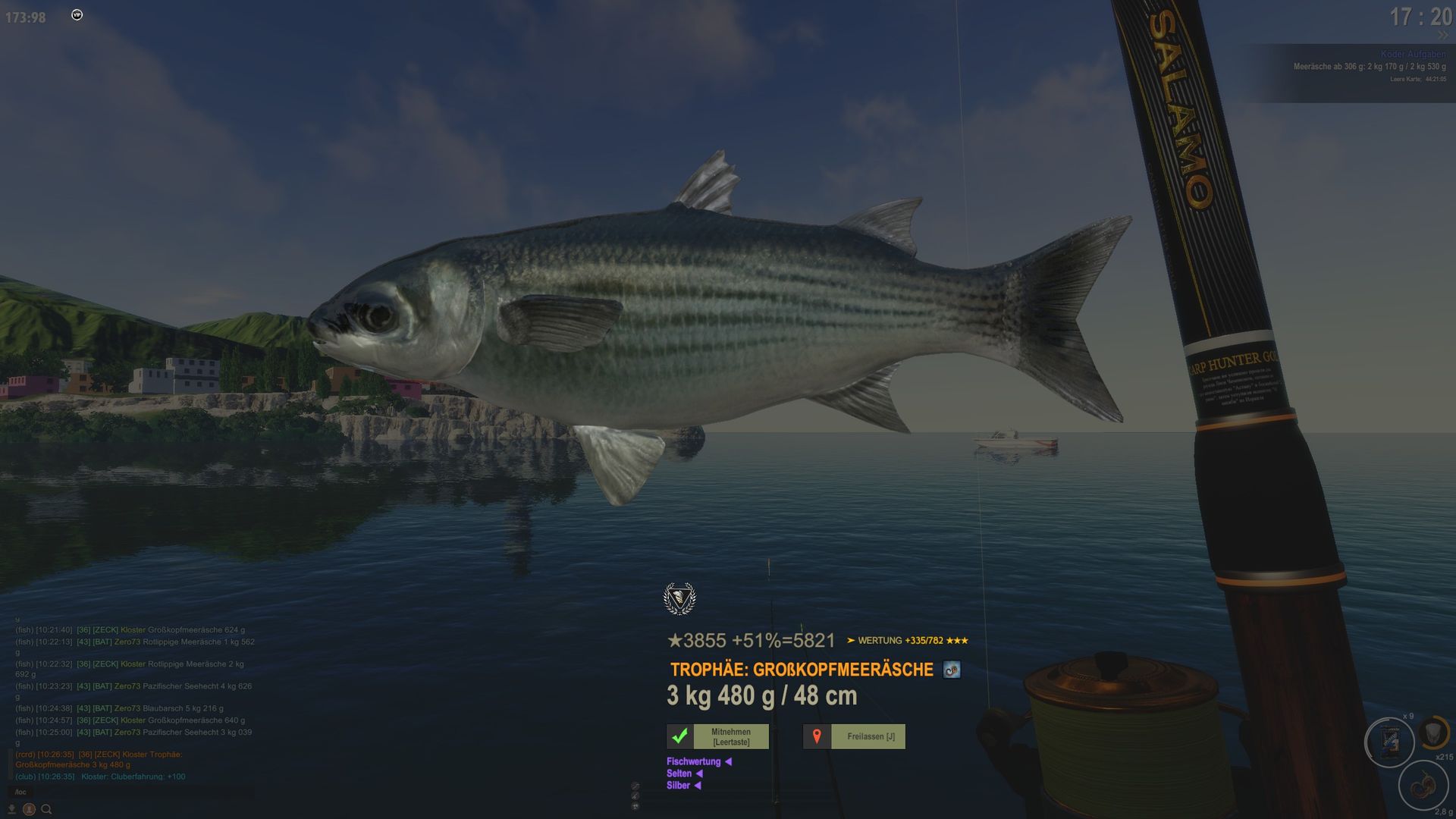
Task: Open the trophy laurel badge icon
Action: pyautogui.click(x=679, y=599)
